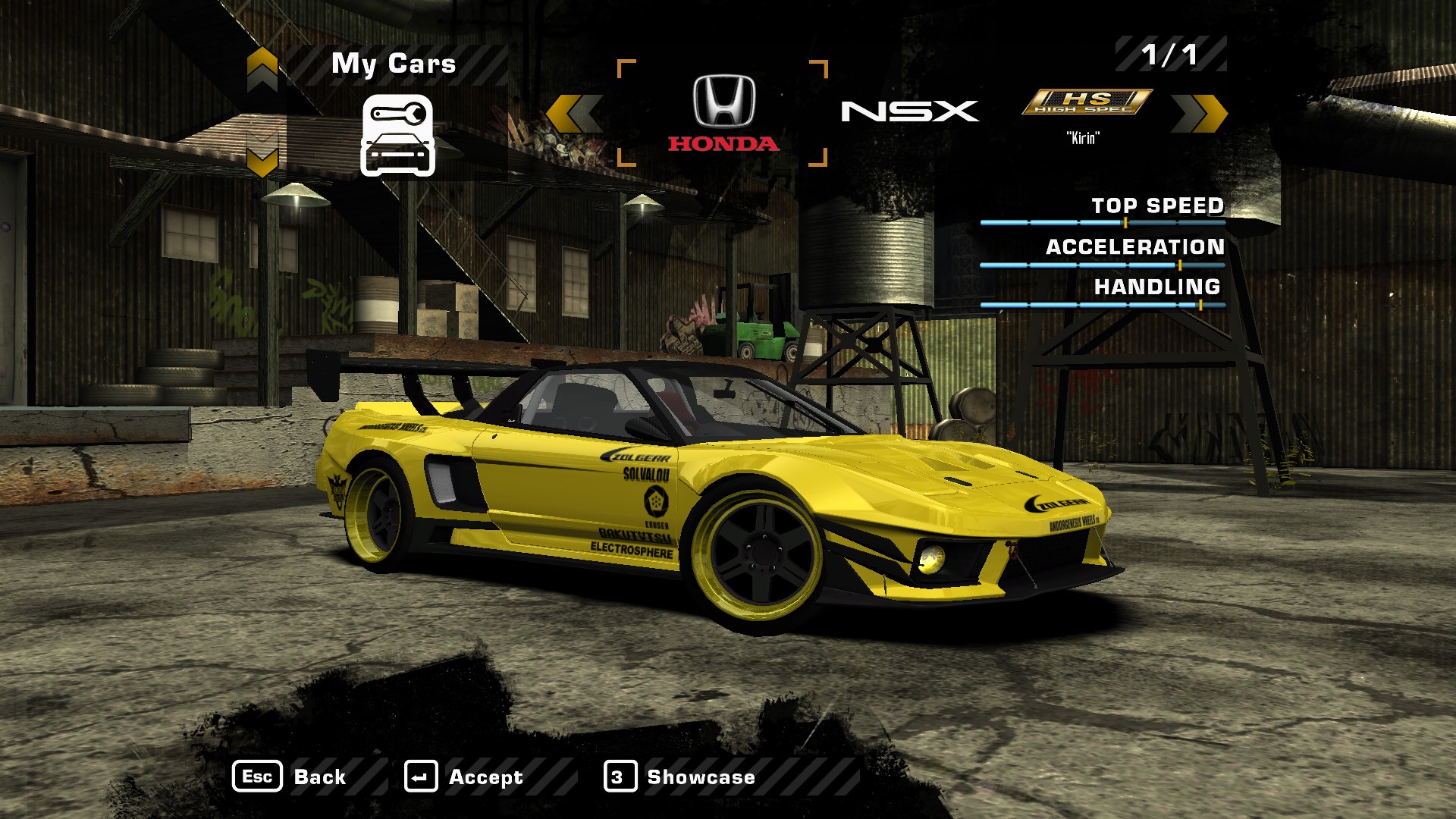Screen dimensions: 1456x819
Task: Move down a category with the down chevron
Action: (x=262, y=158)
